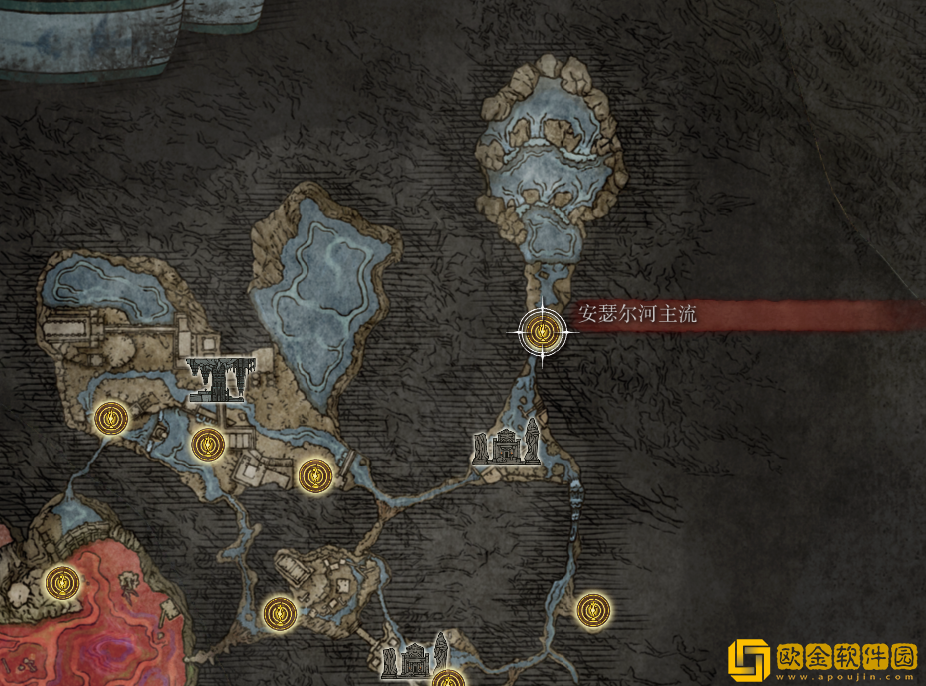Select the grace marker beside the red swamp

pyautogui.click(x=64, y=580)
